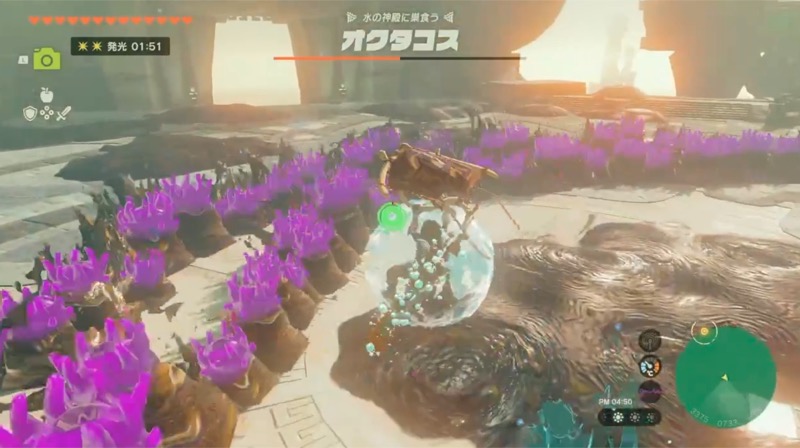This screenshot has width=800, height=448.
Task: Check the temperature gauge icon
Action: click(x=650, y=365)
